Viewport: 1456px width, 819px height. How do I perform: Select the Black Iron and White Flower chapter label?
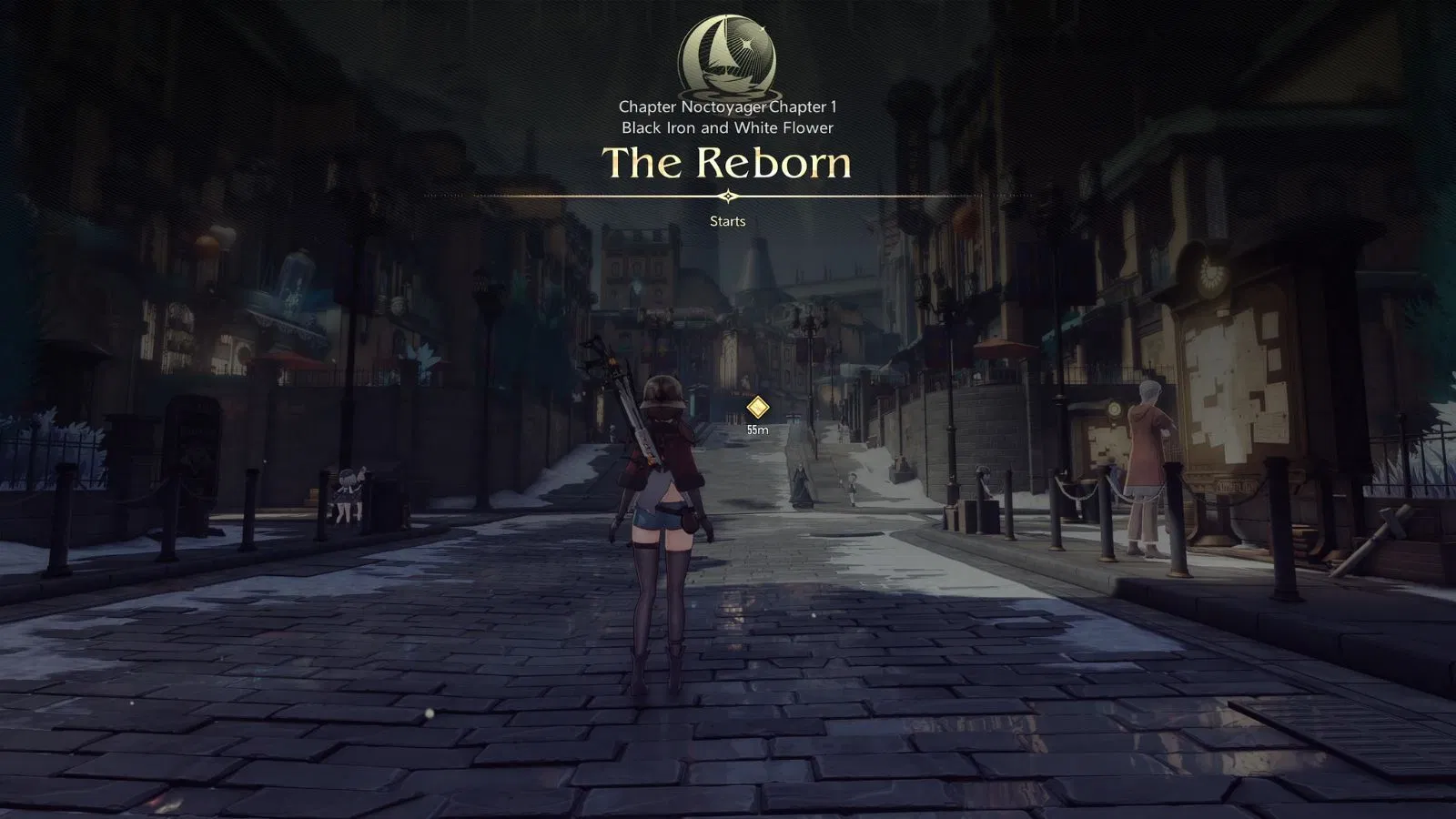pos(726,128)
